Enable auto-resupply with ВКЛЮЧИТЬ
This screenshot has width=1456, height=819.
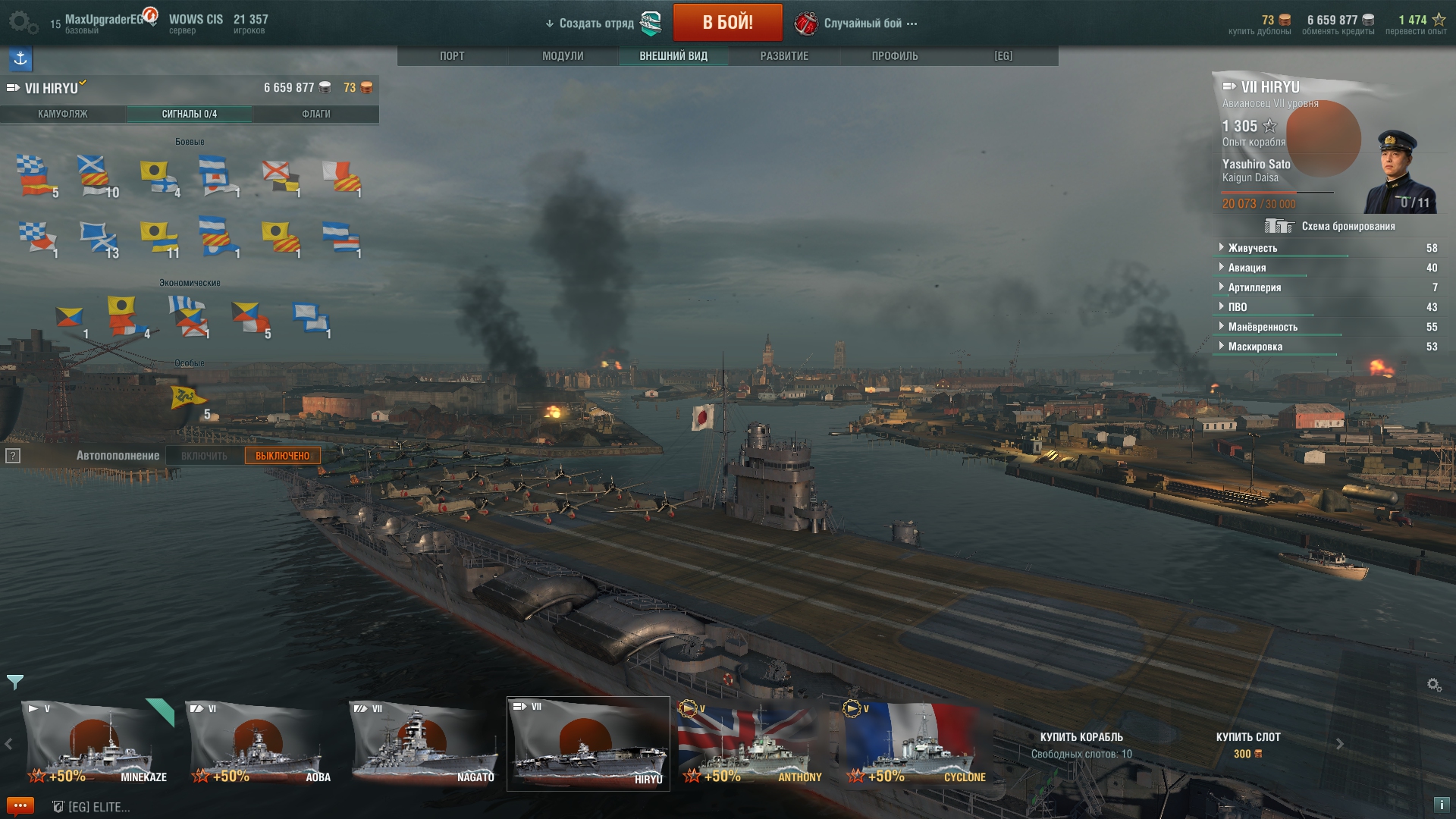click(204, 456)
